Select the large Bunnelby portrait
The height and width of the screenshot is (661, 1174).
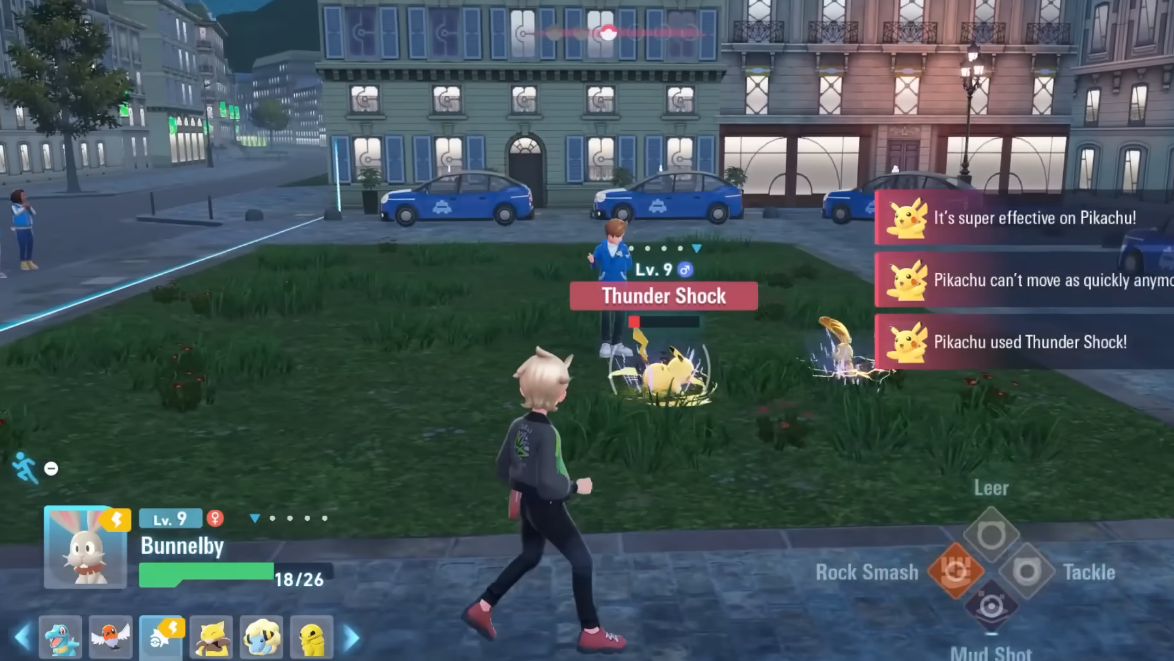tap(86, 547)
